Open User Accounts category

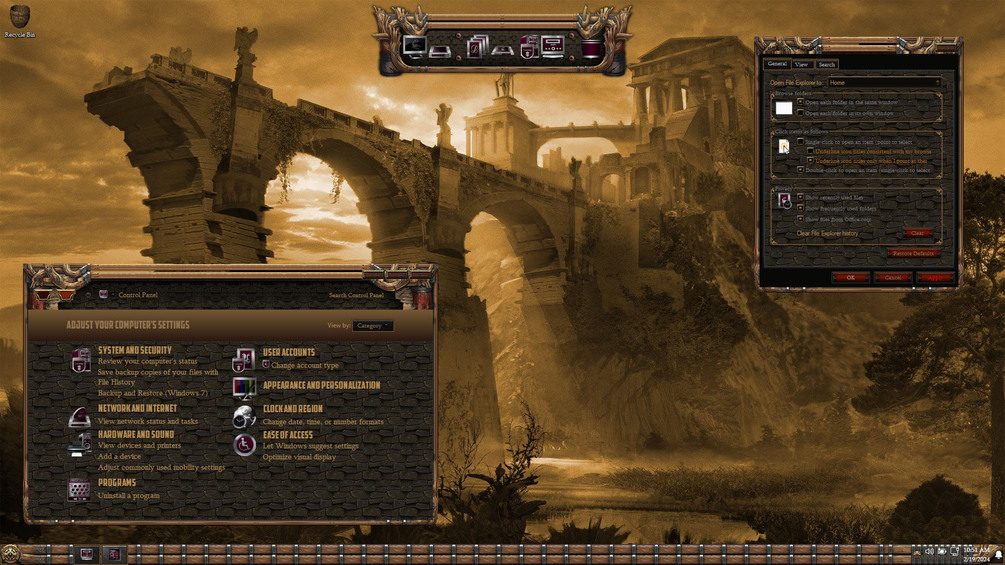pos(288,353)
